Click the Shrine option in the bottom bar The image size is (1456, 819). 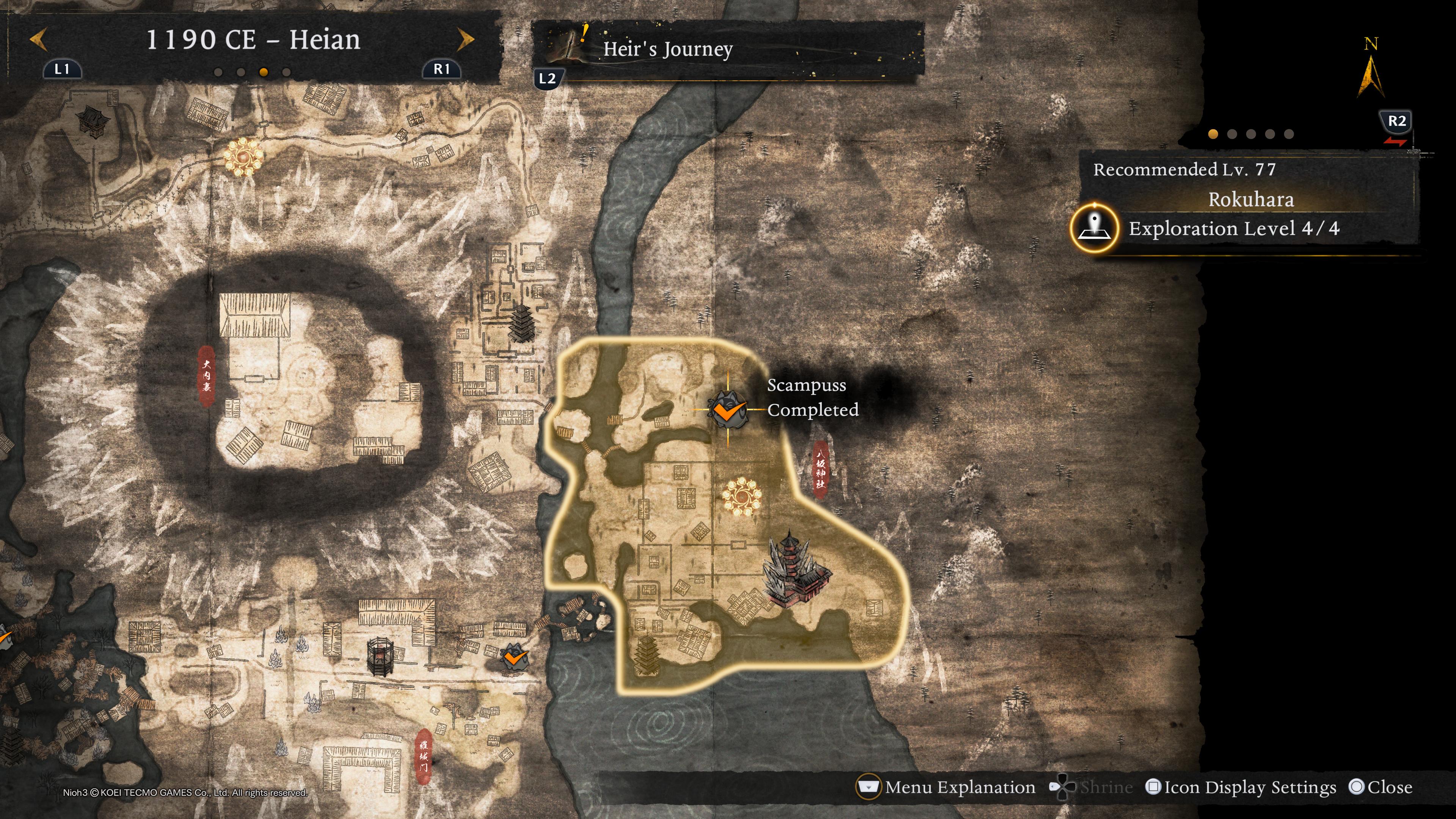click(x=1092, y=787)
